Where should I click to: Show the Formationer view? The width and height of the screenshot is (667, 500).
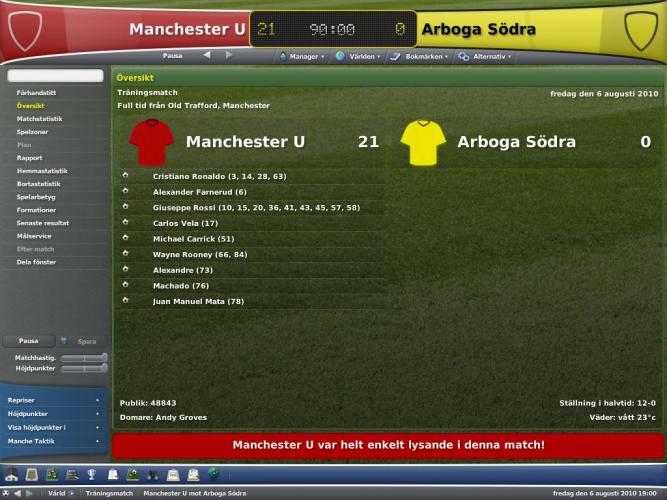pos(36,209)
